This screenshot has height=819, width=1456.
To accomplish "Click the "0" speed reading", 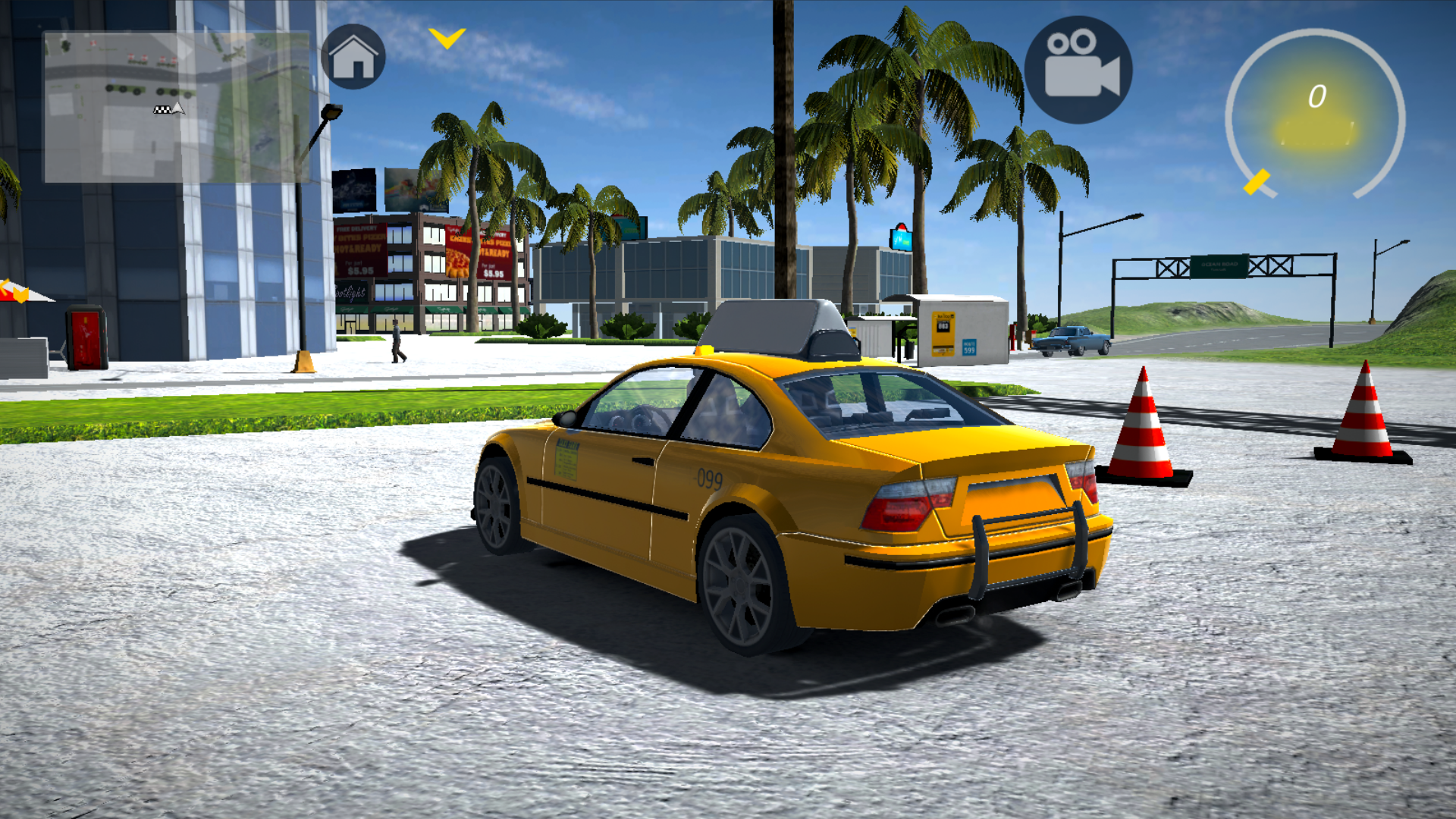I will [1317, 95].
